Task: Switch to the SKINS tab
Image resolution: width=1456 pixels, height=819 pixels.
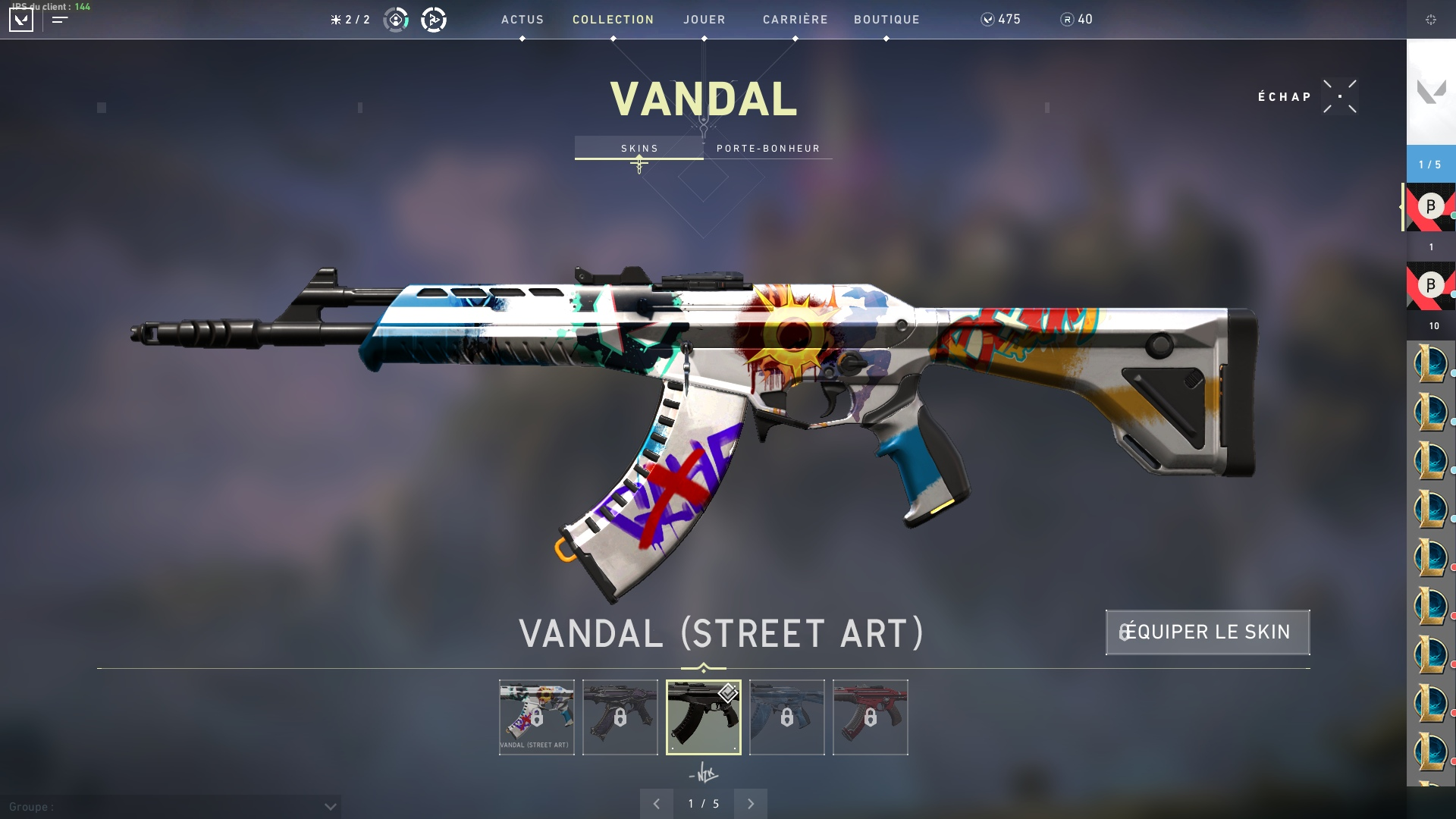Action: pyautogui.click(x=639, y=148)
